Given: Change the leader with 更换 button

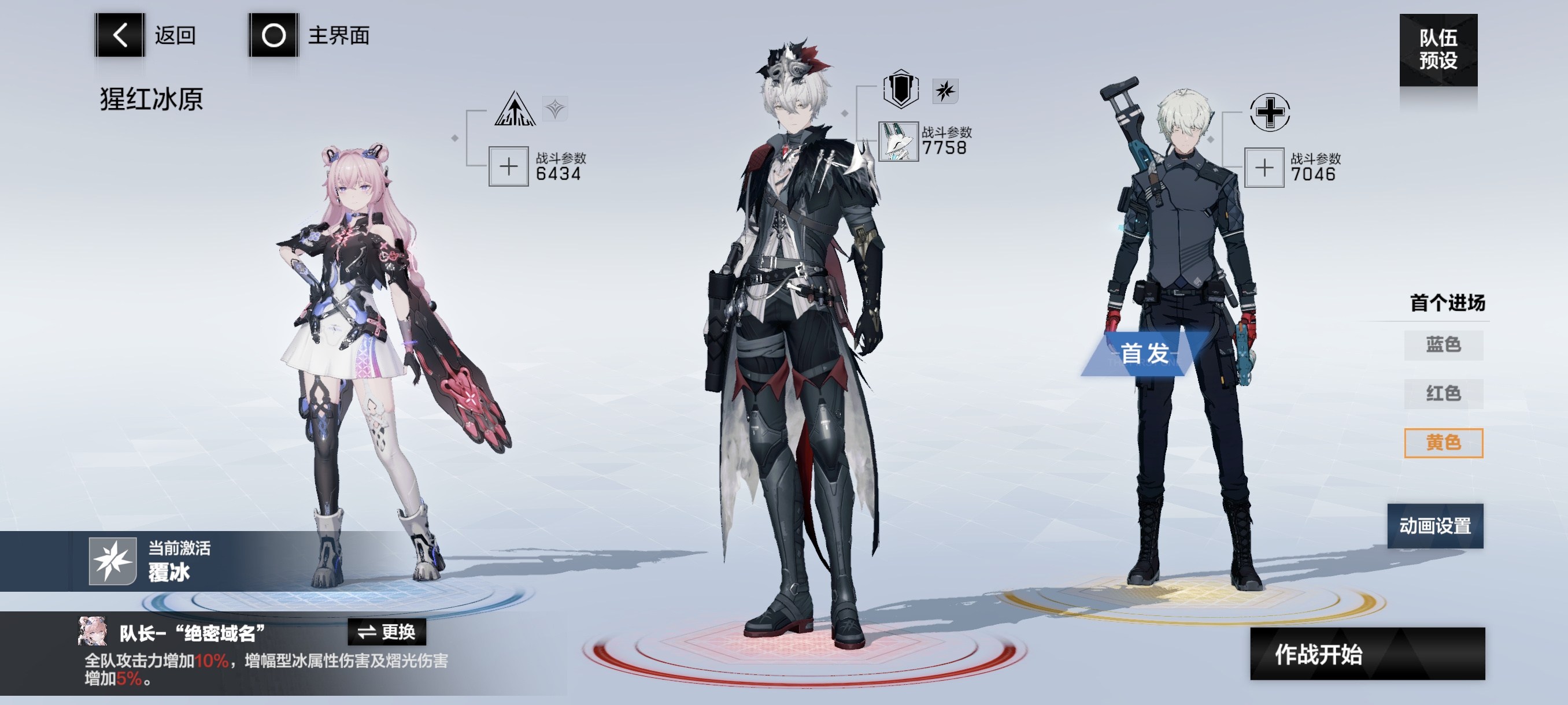Looking at the screenshot, I should [387, 632].
